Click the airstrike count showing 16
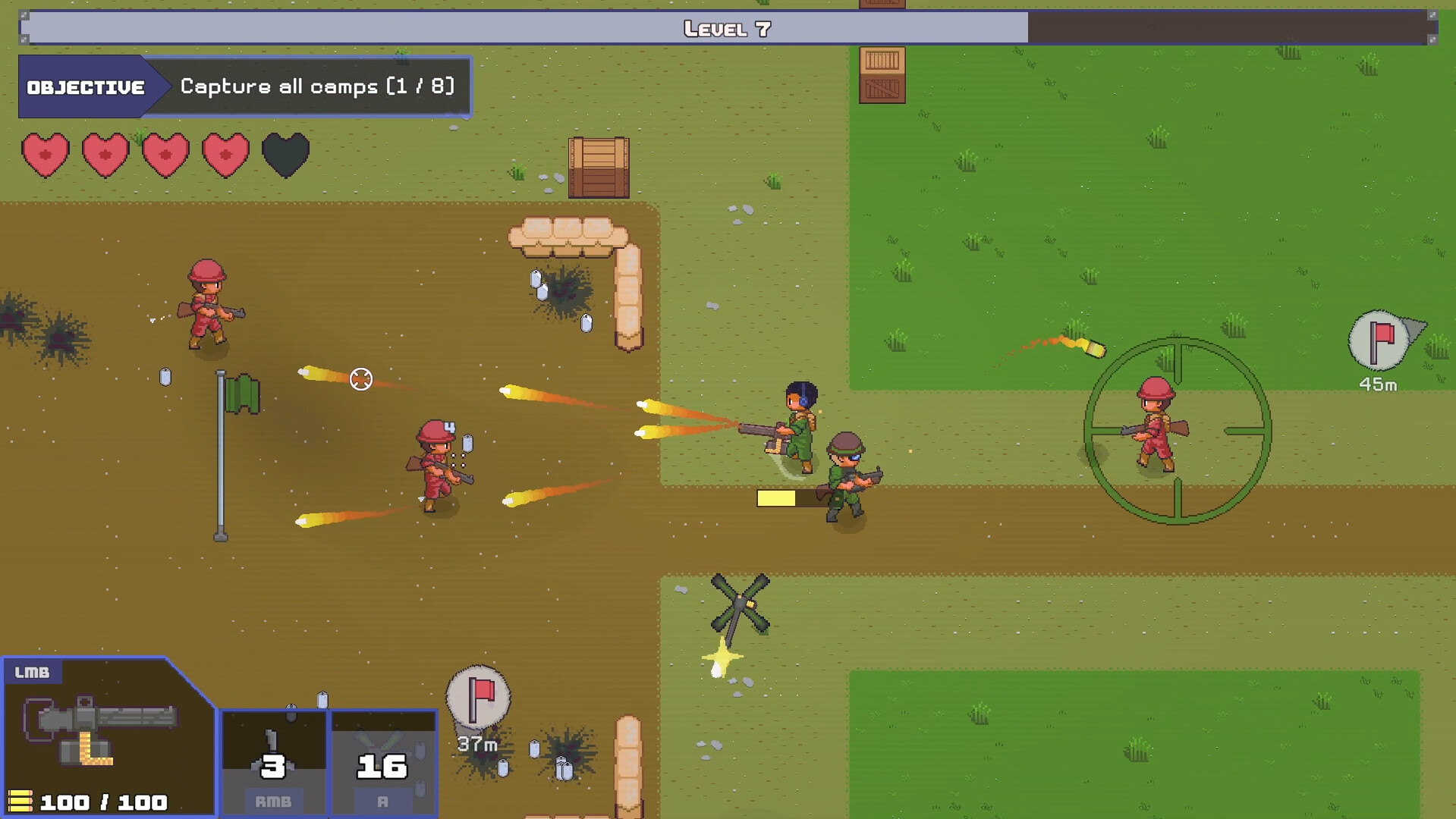Screen dimensions: 1456x819 click(x=383, y=767)
